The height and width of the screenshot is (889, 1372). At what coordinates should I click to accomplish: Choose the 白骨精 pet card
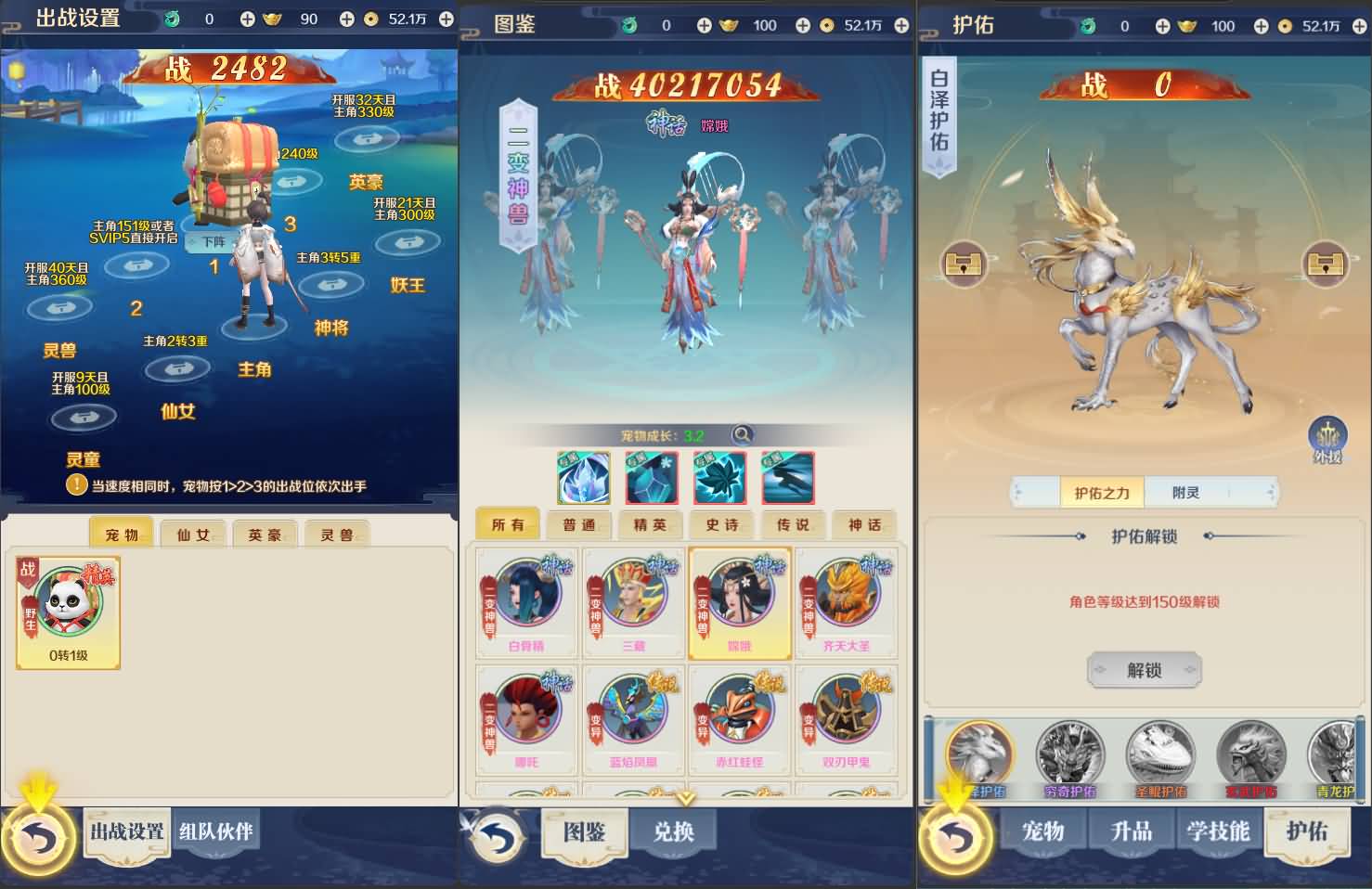point(526,602)
